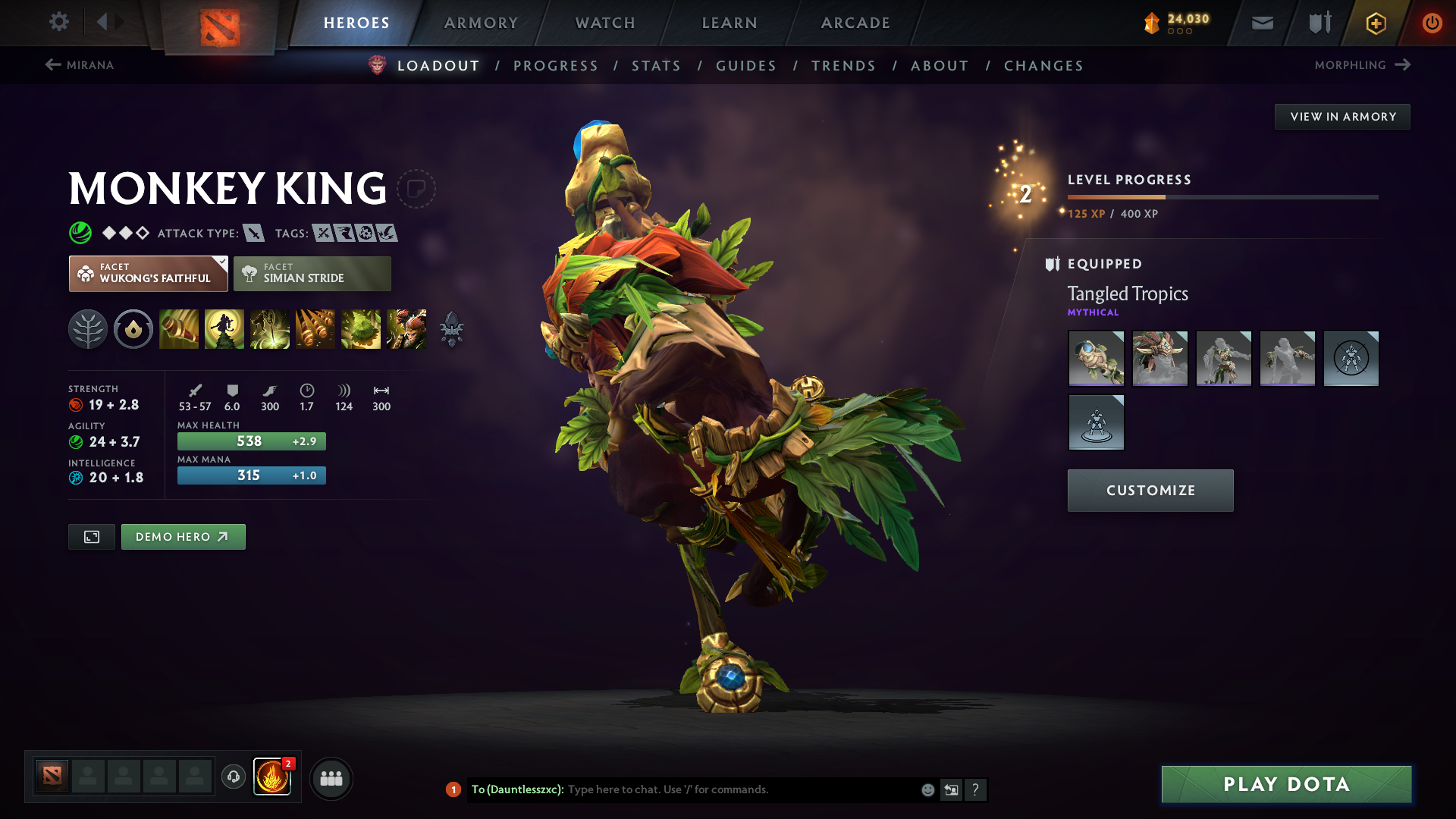1456x819 pixels.
Task: Open the Tree Dance ability icon
Action: (x=224, y=329)
